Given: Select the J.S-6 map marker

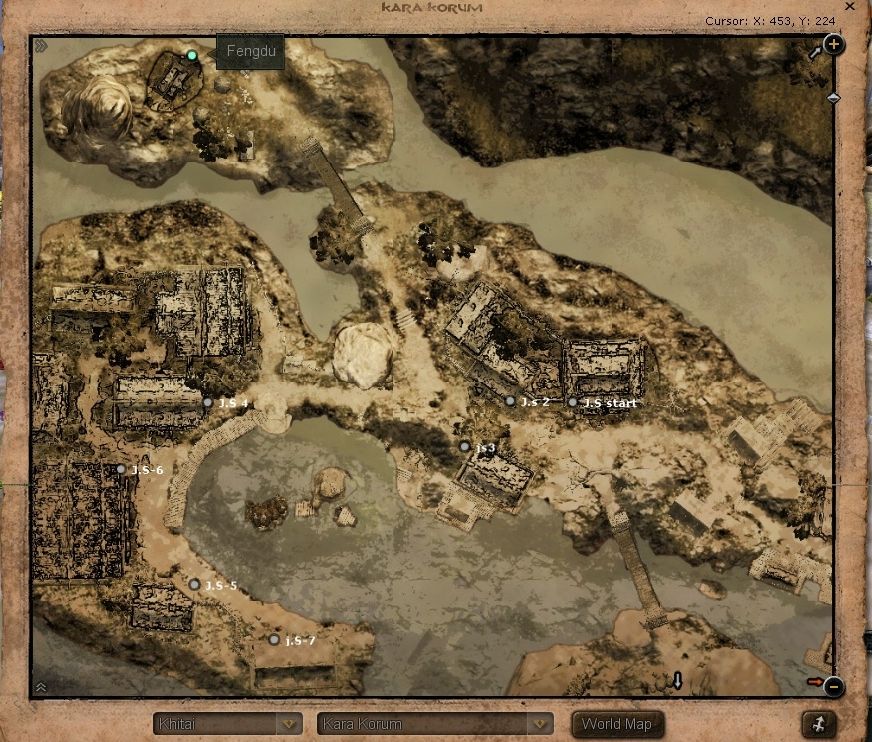Looking at the screenshot, I should 121,469.
